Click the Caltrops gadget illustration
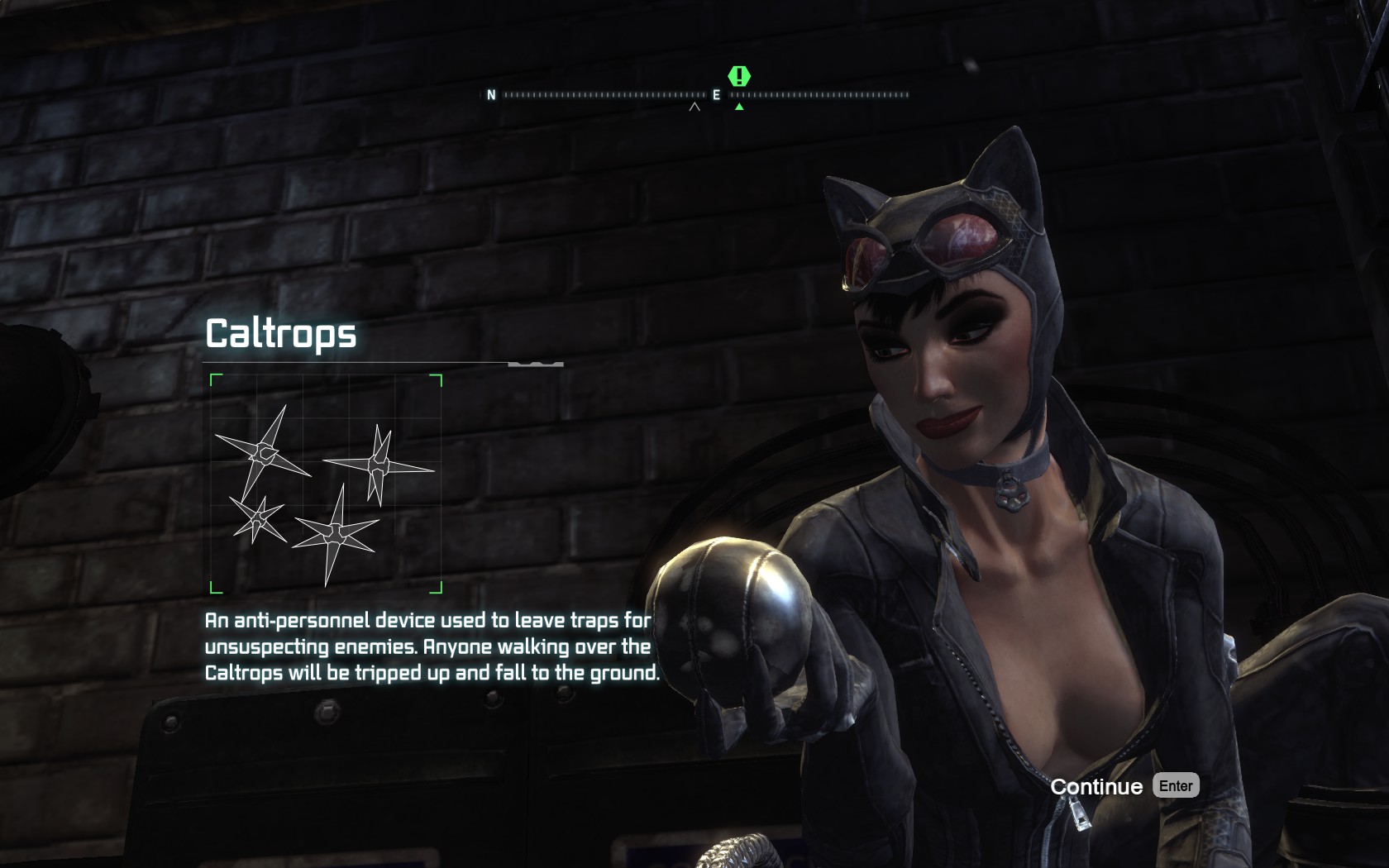Screen dimensions: 1389x868 [326, 484]
